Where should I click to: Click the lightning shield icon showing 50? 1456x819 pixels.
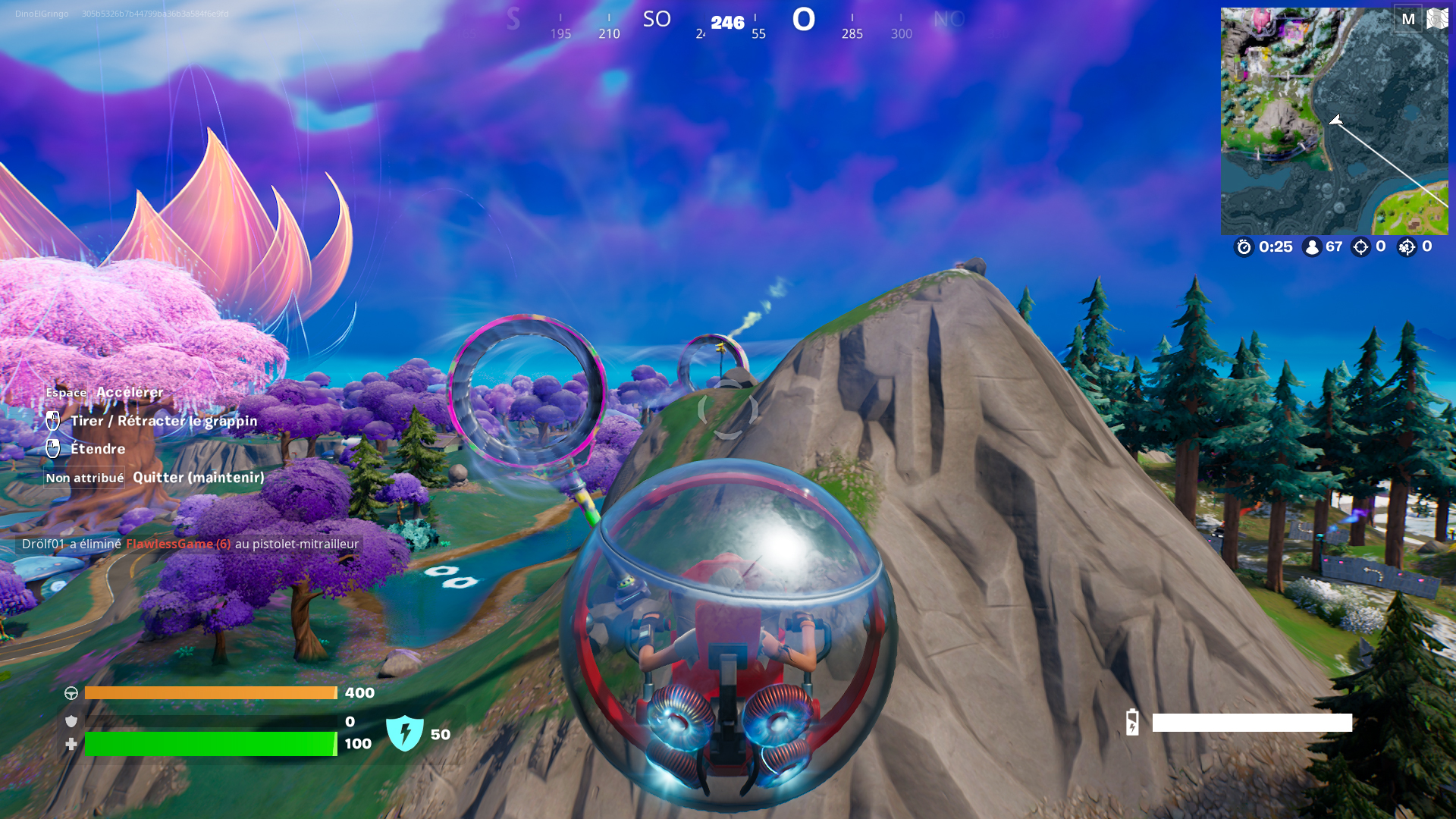(405, 731)
